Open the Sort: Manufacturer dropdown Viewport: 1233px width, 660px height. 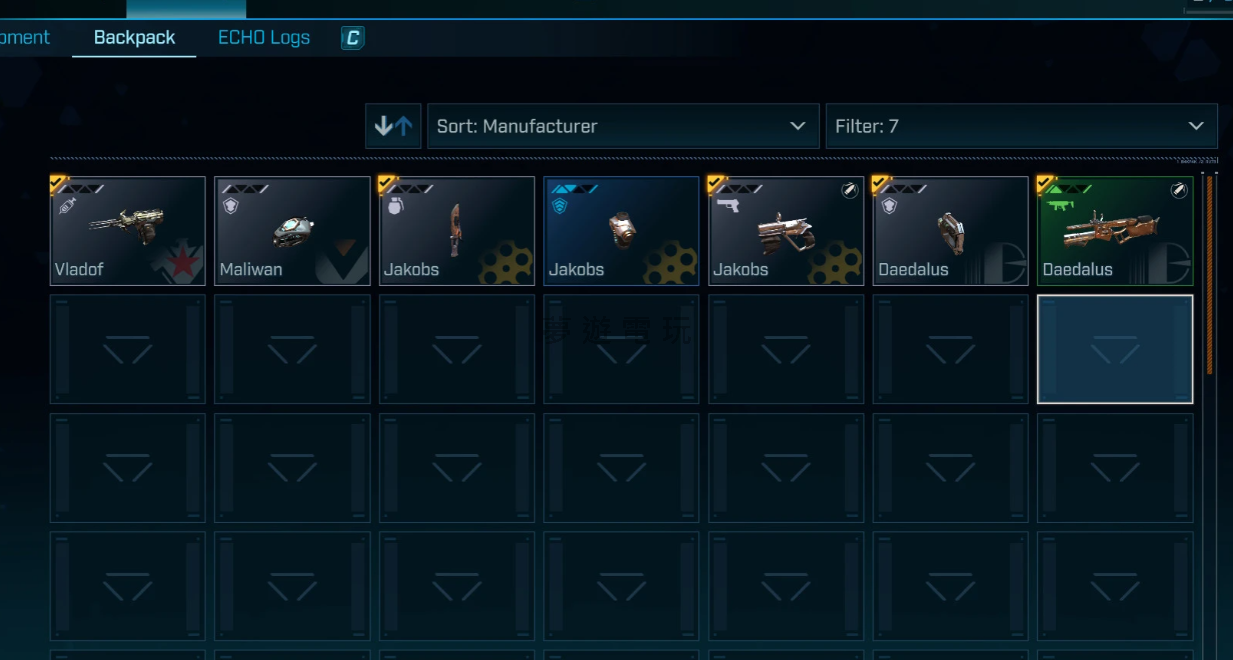(x=622, y=126)
